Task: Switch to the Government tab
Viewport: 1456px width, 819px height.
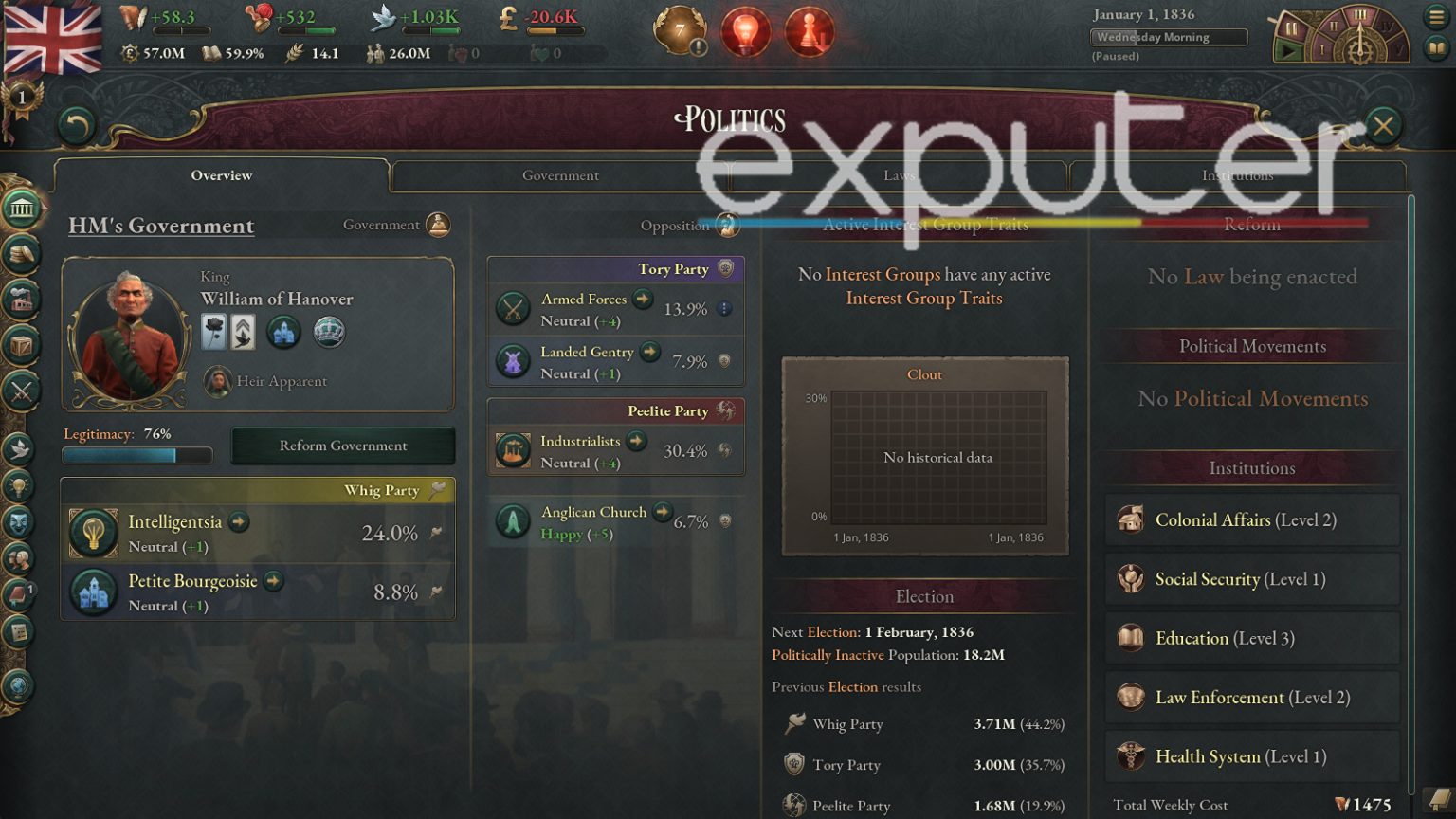Action: click(x=560, y=175)
